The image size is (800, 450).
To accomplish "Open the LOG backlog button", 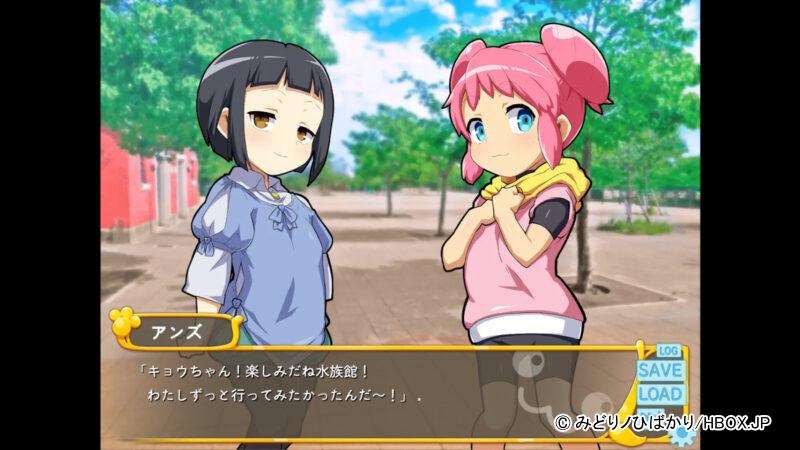I will (669, 351).
